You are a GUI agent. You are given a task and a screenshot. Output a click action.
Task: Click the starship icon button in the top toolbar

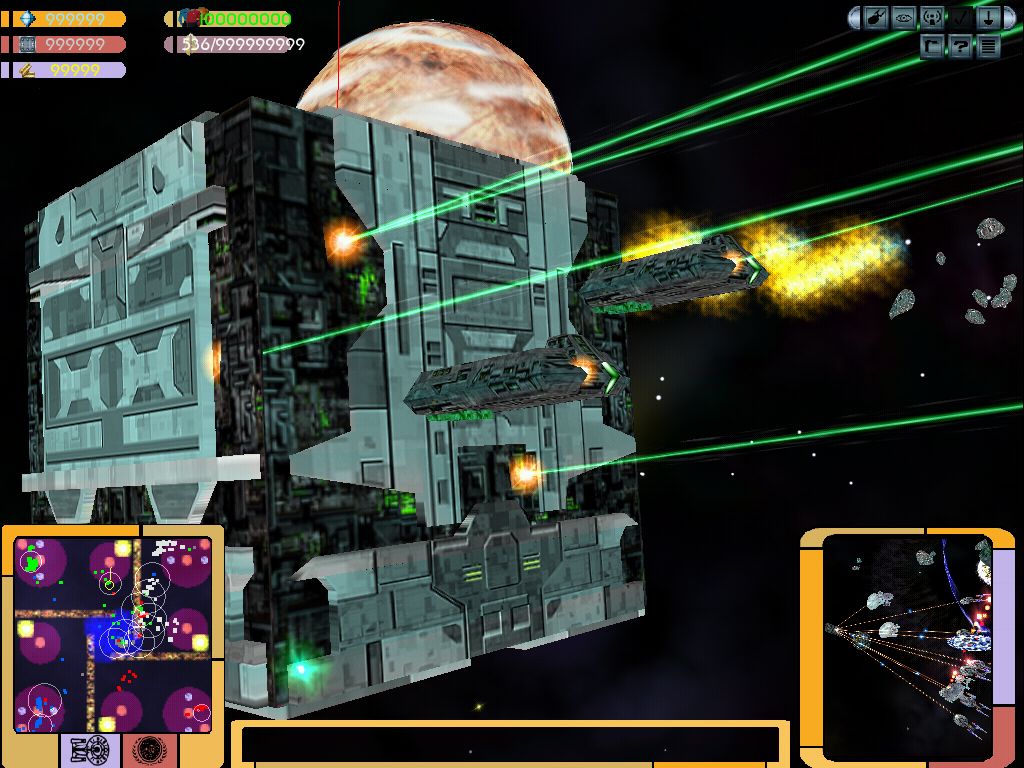[877, 18]
